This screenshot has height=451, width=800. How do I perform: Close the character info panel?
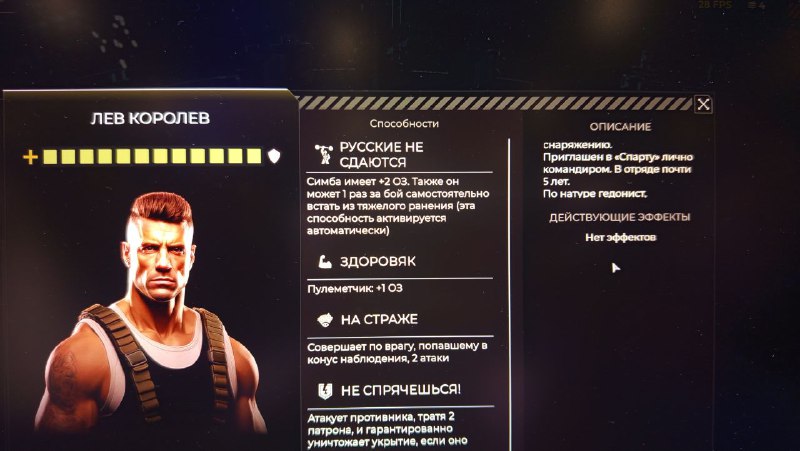click(703, 104)
